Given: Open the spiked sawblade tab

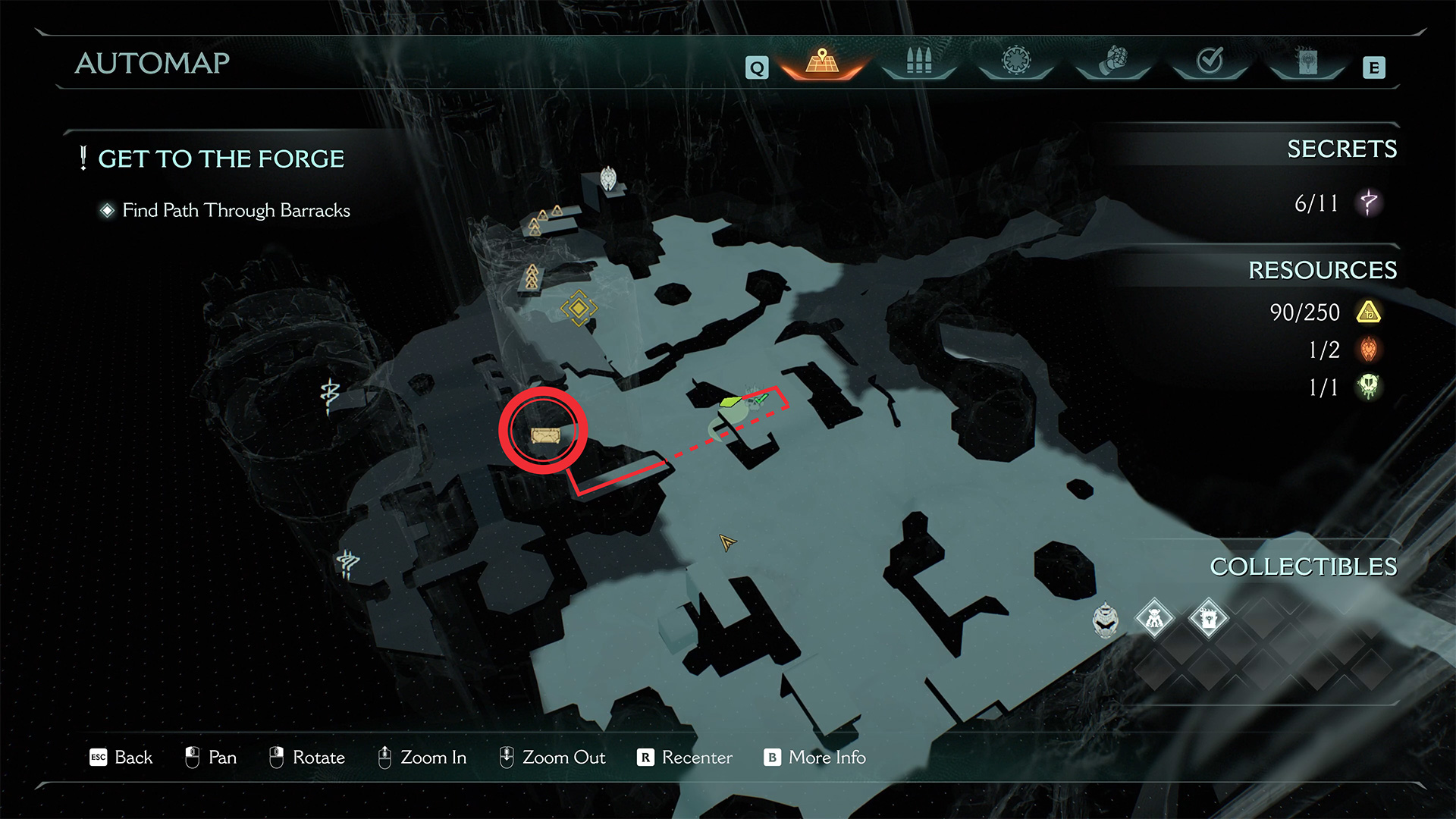Looking at the screenshot, I should (x=1016, y=61).
